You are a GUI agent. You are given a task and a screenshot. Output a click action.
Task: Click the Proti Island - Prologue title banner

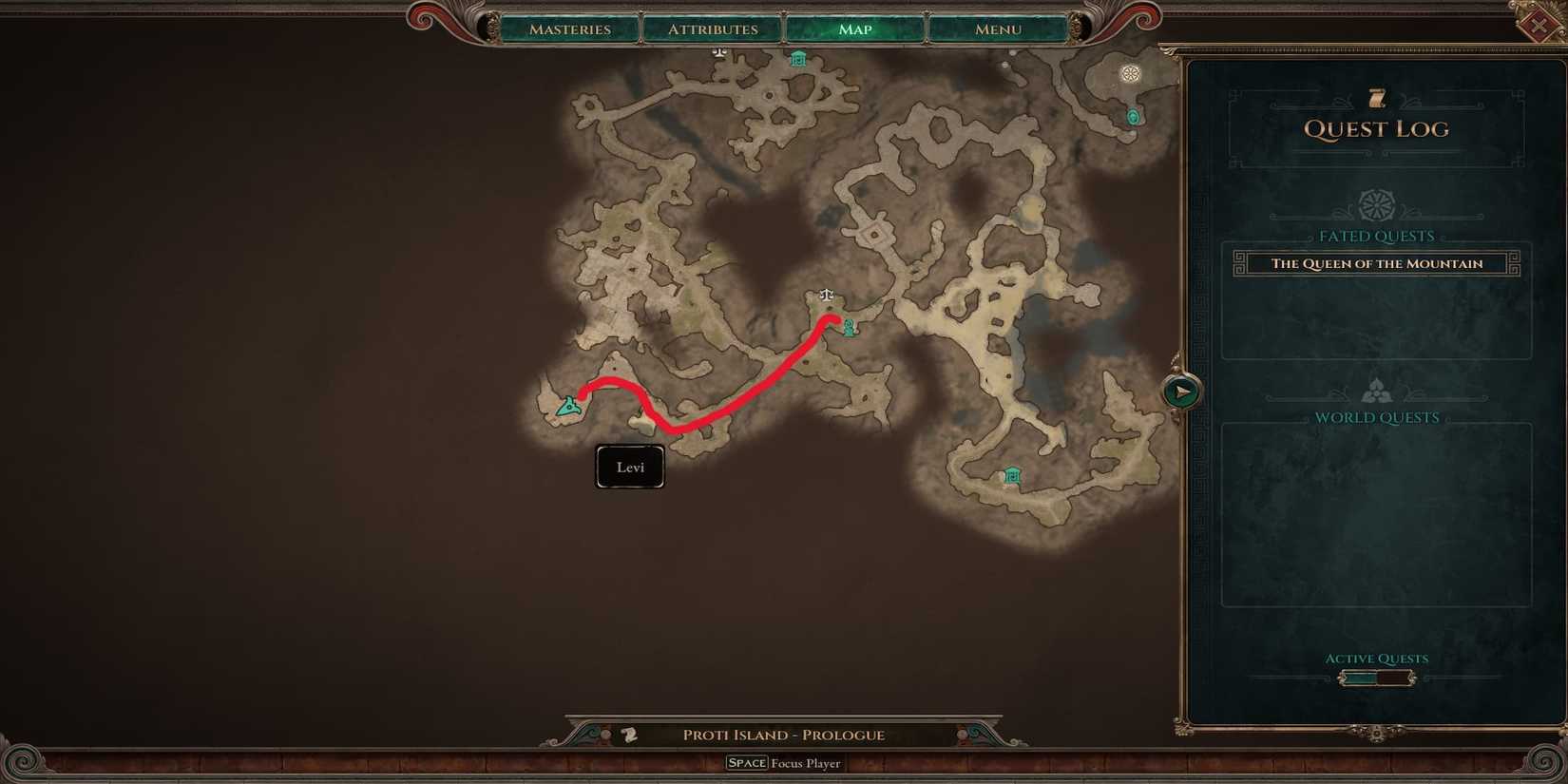pyautogui.click(x=783, y=734)
